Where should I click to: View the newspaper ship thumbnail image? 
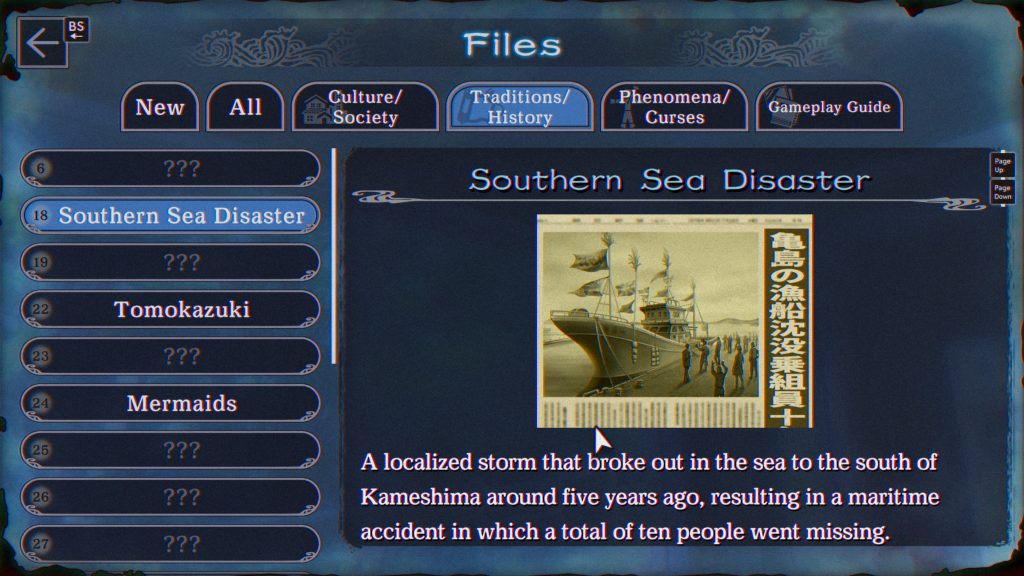click(675, 321)
